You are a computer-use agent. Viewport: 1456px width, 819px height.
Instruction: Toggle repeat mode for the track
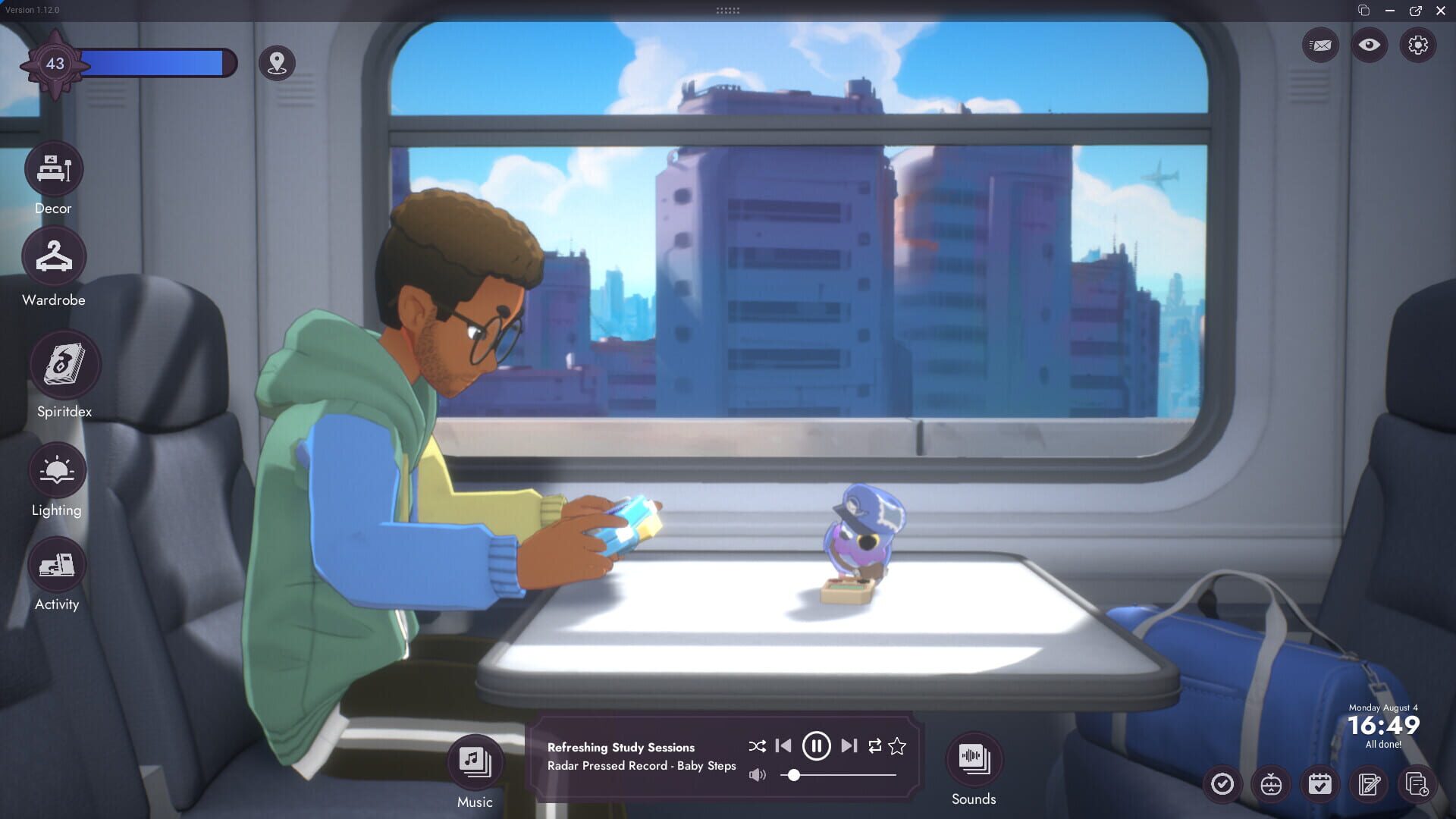[x=875, y=746]
